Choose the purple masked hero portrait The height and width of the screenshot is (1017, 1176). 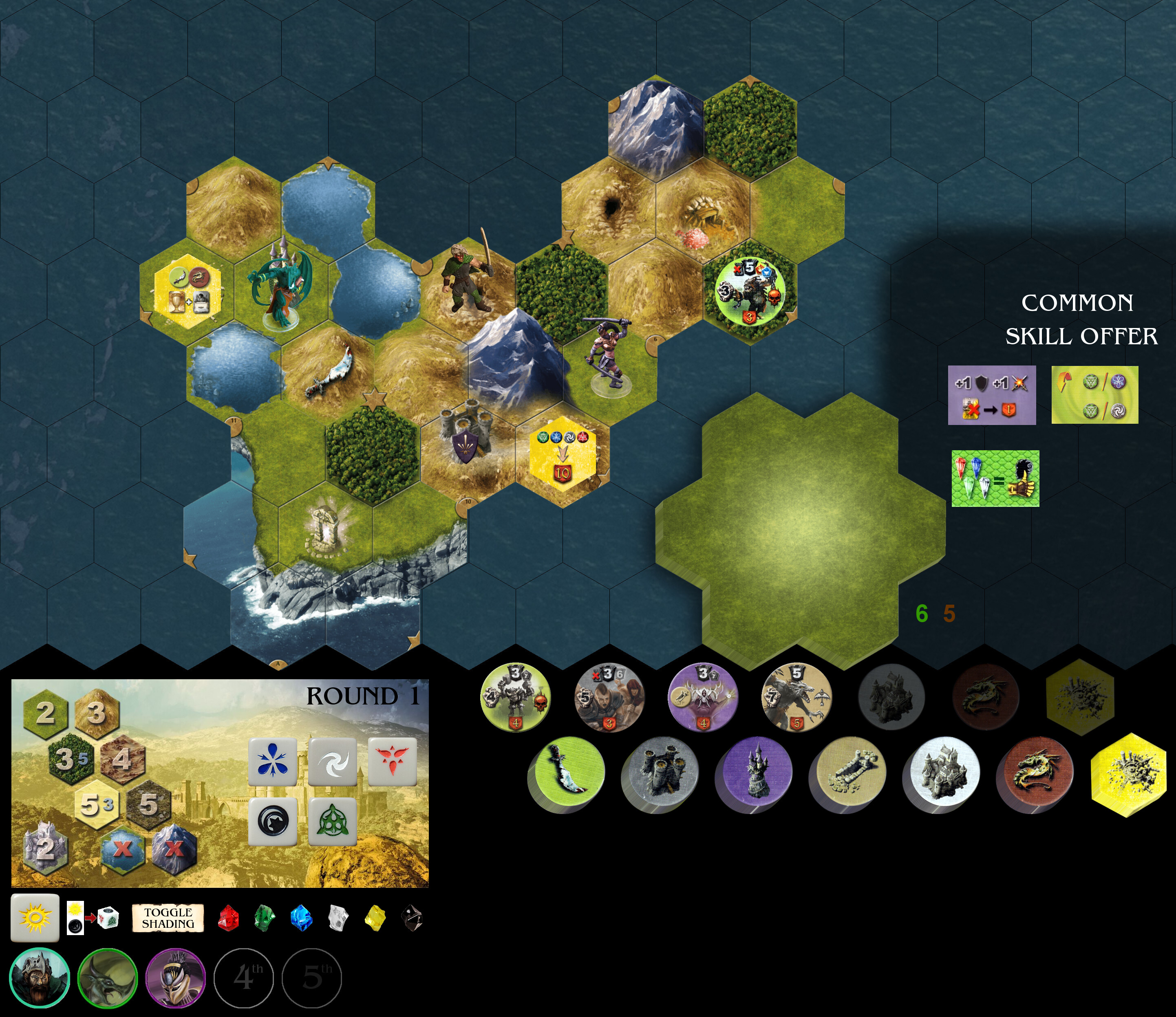tap(175, 978)
